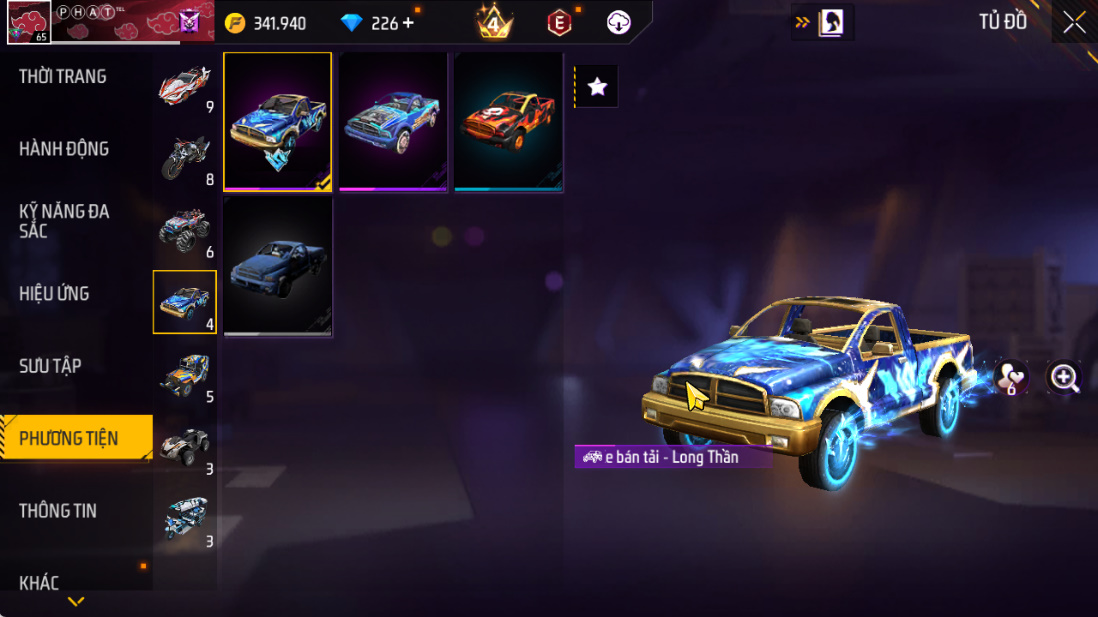Choose the SƯU TẬP category
The height and width of the screenshot is (617, 1098).
[50, 366]
